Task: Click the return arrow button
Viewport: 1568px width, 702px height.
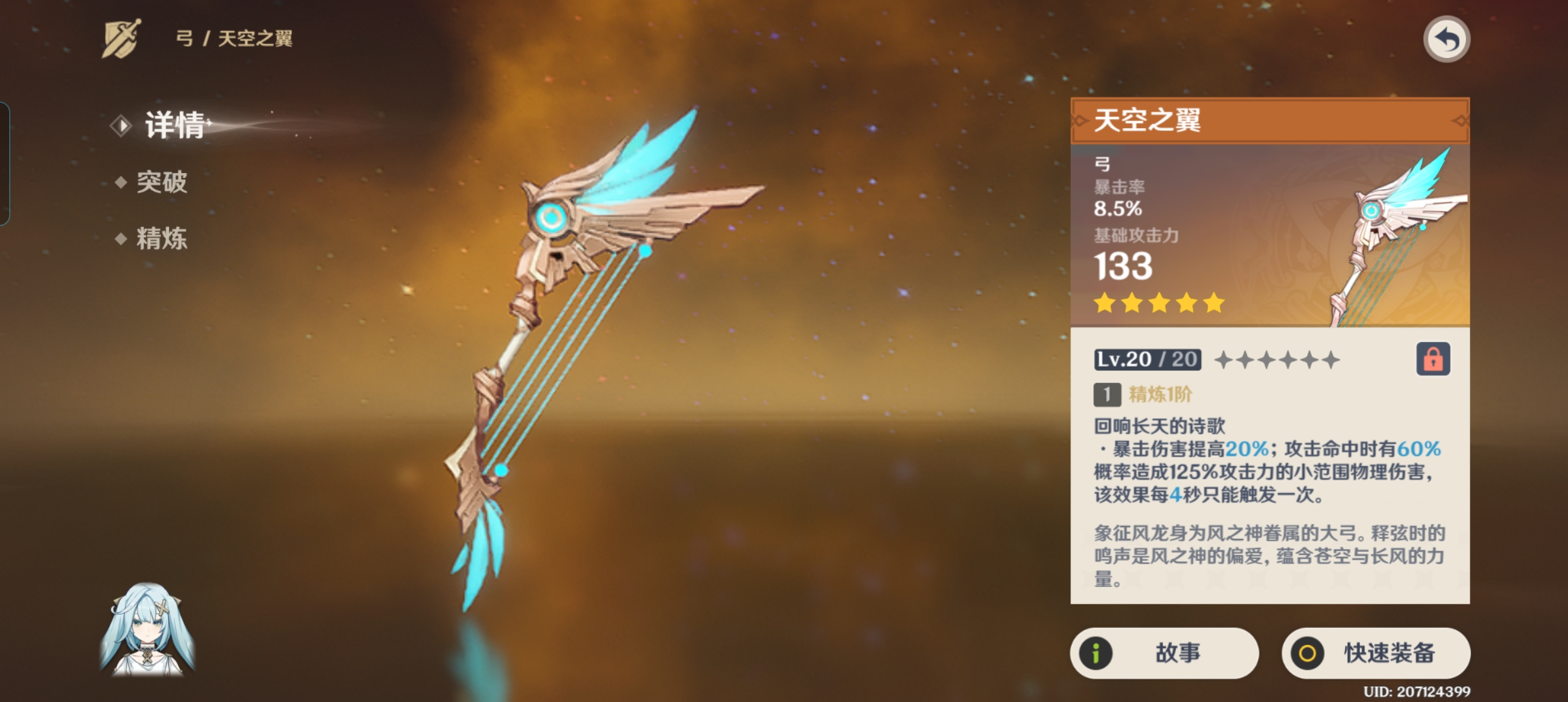Action: pyautogui.click(x=1446, y=40)
